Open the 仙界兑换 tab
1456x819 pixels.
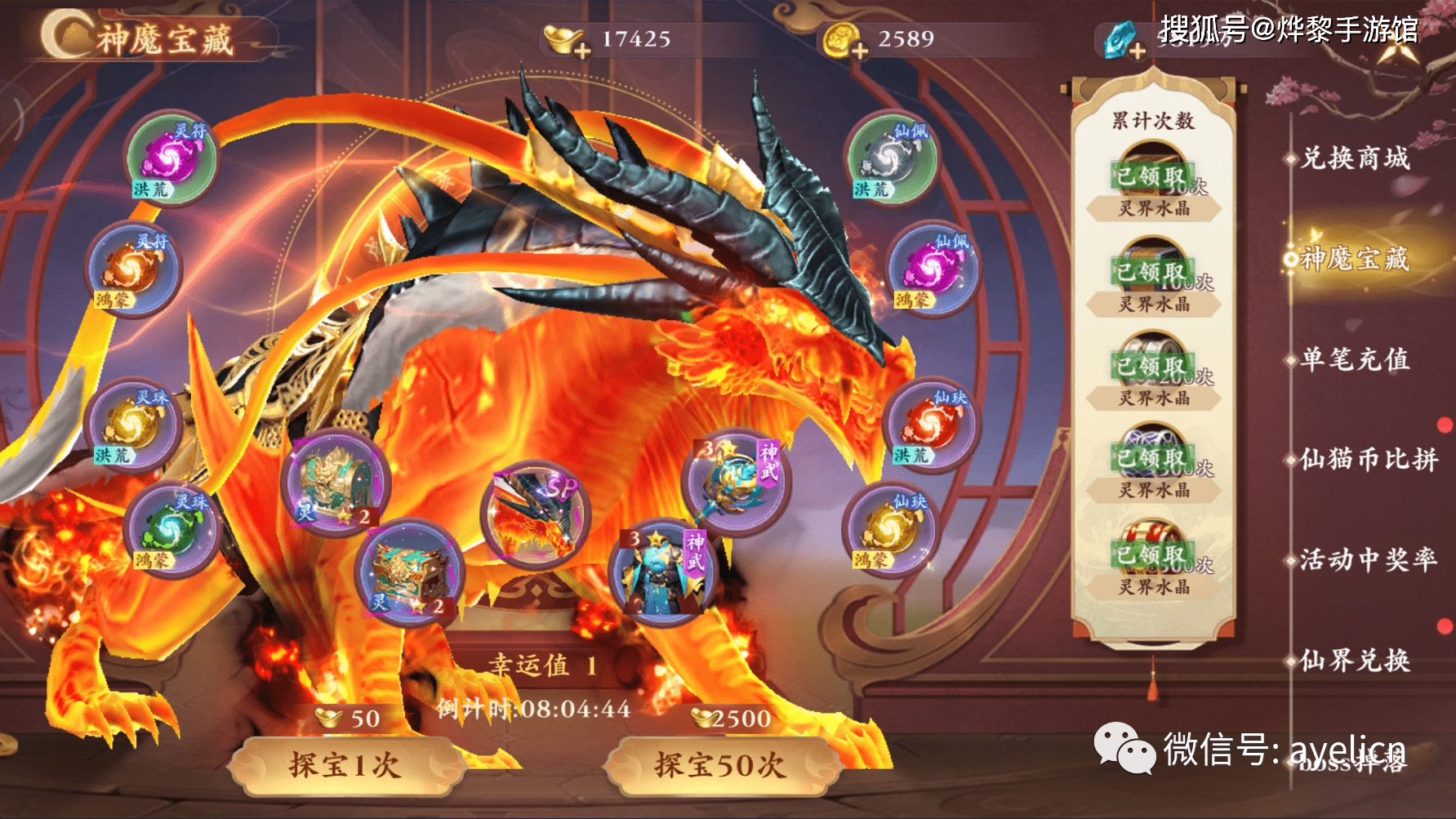pos(1355,660)
